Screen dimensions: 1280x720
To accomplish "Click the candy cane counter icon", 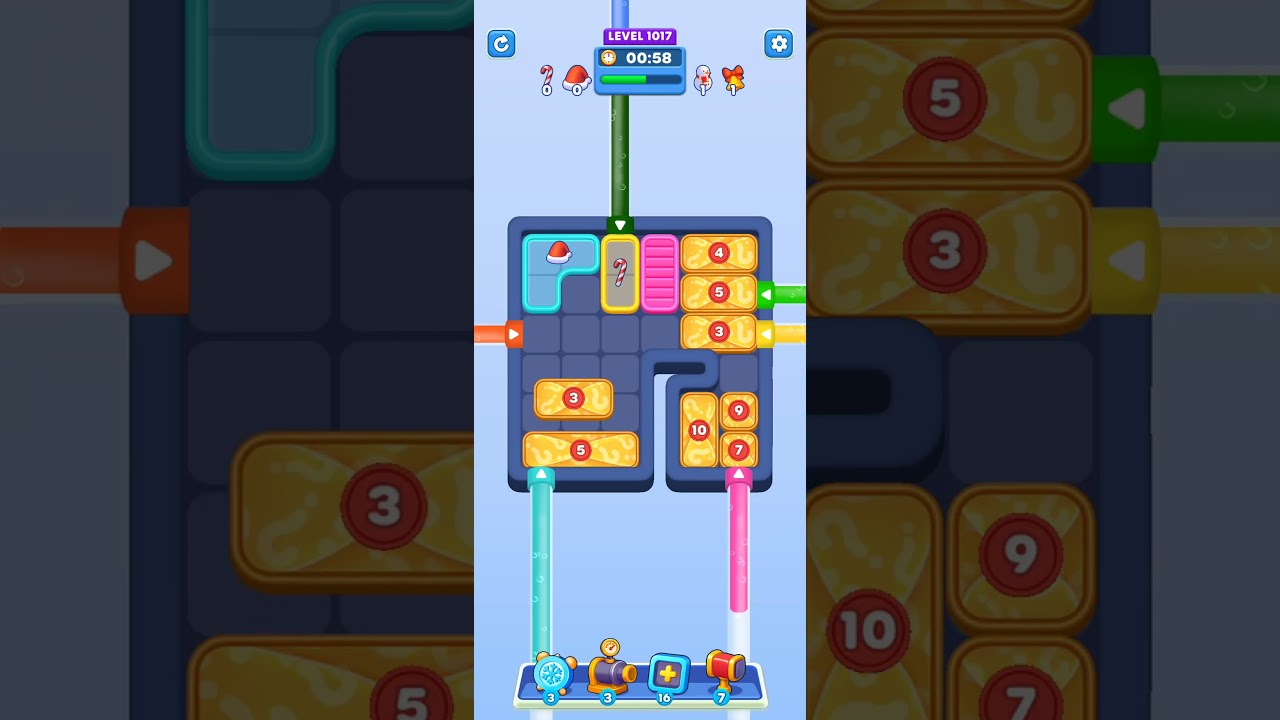I will [x=547, y=76].
